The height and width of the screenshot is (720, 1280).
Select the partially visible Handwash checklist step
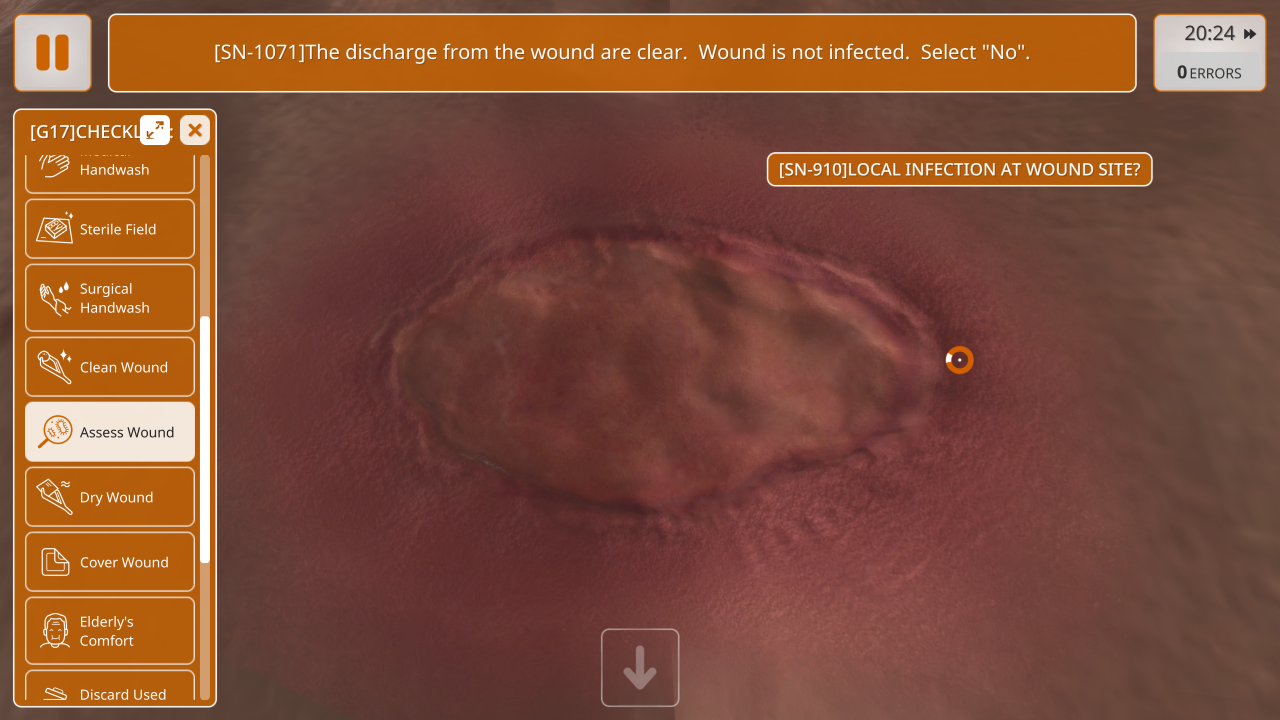pyautogui.click(x=110, y=170)
